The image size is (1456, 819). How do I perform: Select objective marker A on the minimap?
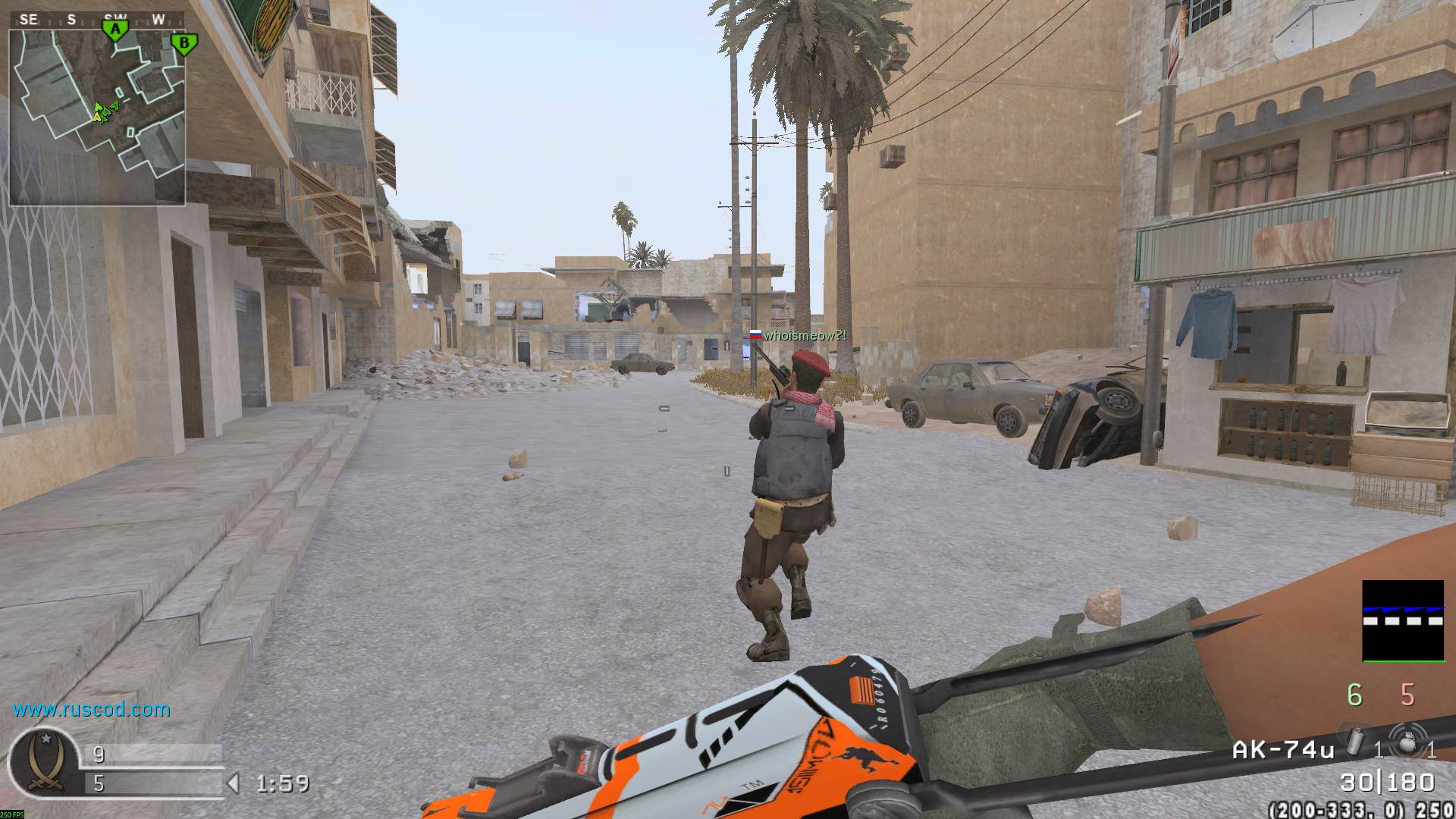[x=115, y=30]
